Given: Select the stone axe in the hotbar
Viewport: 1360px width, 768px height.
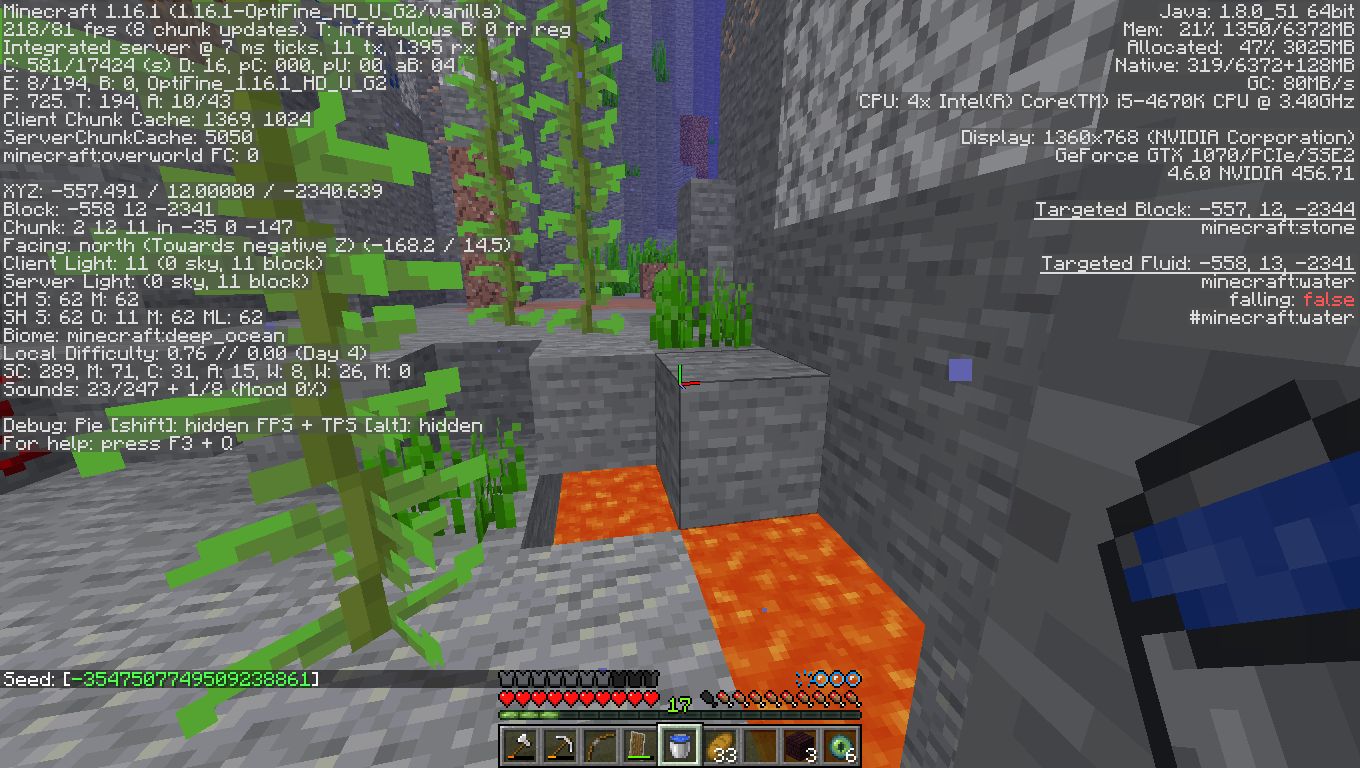Looking at the screenshot, I should click(520, 745).
